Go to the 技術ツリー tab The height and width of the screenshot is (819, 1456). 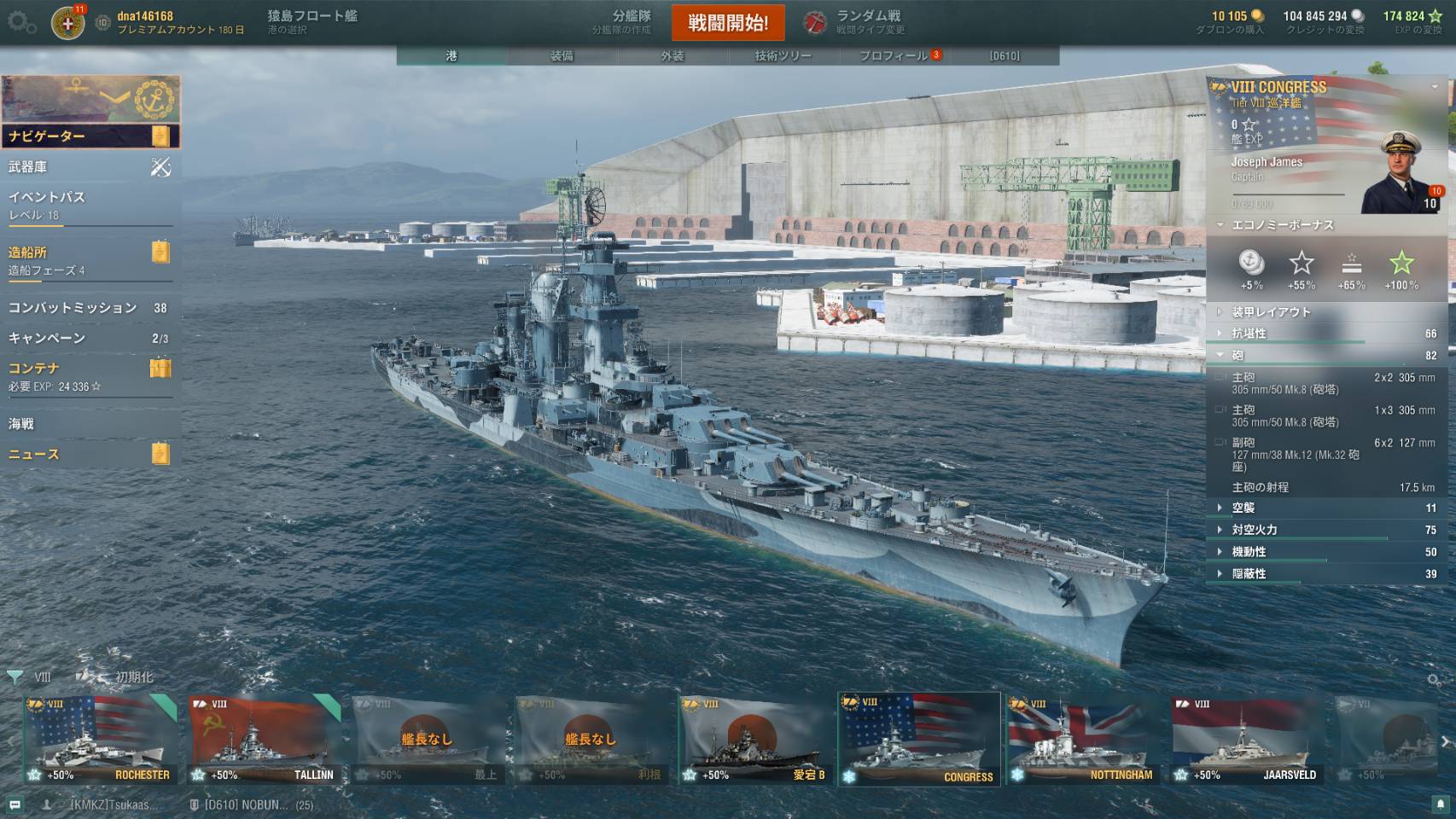point(783,55)
